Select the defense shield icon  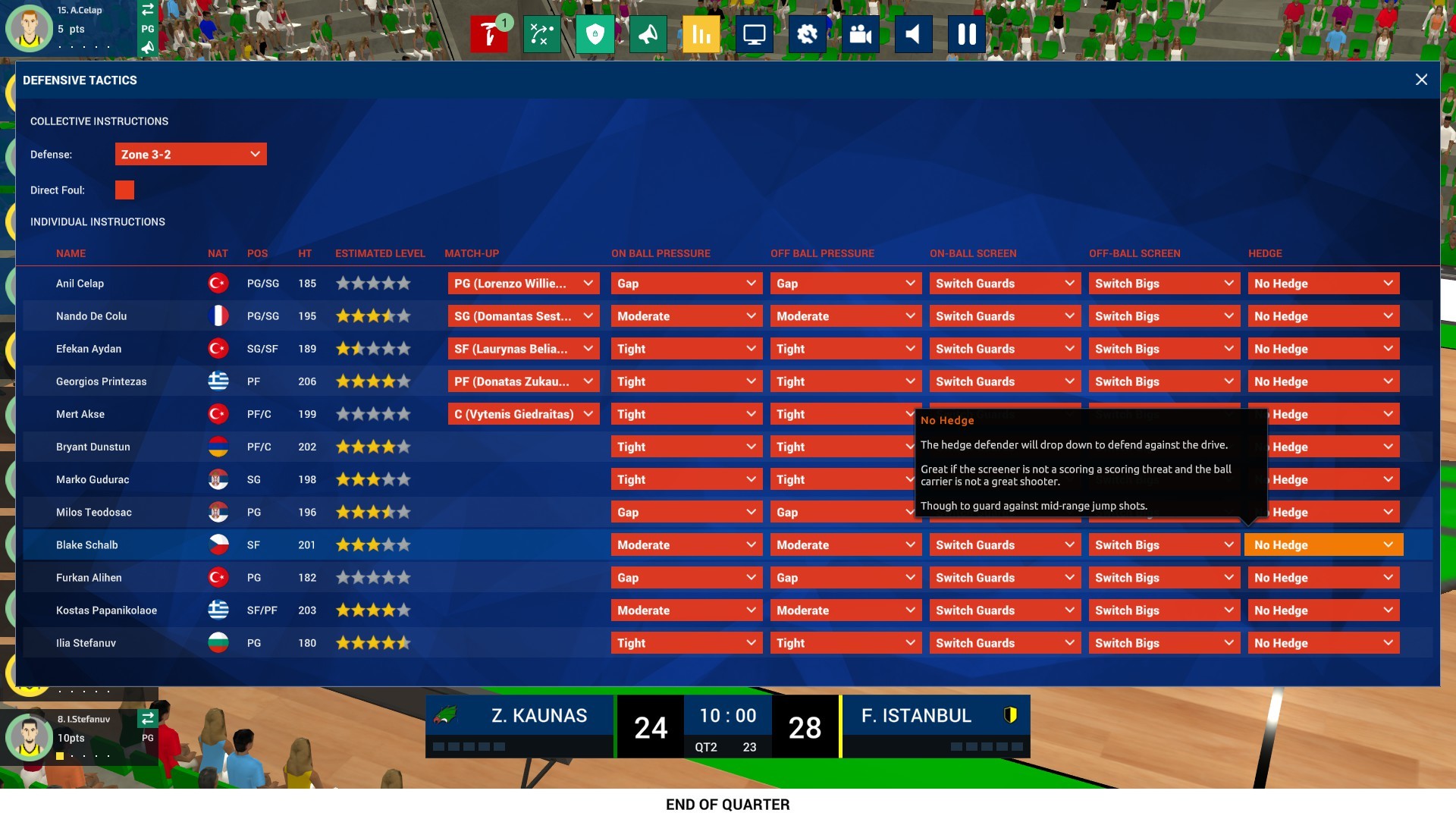pyautogui.click(x=595, y=33)
